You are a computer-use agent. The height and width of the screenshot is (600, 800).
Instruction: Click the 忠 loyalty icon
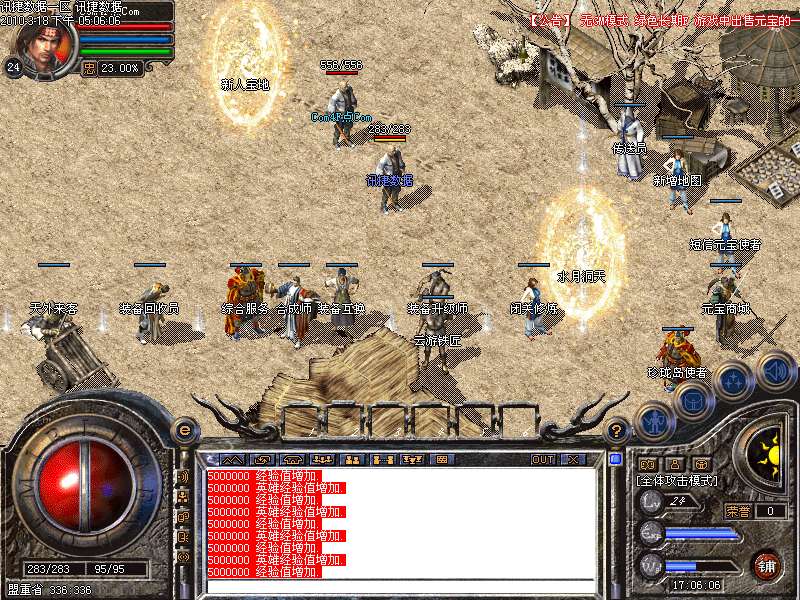pyautogui.click(x=88, y=69)
